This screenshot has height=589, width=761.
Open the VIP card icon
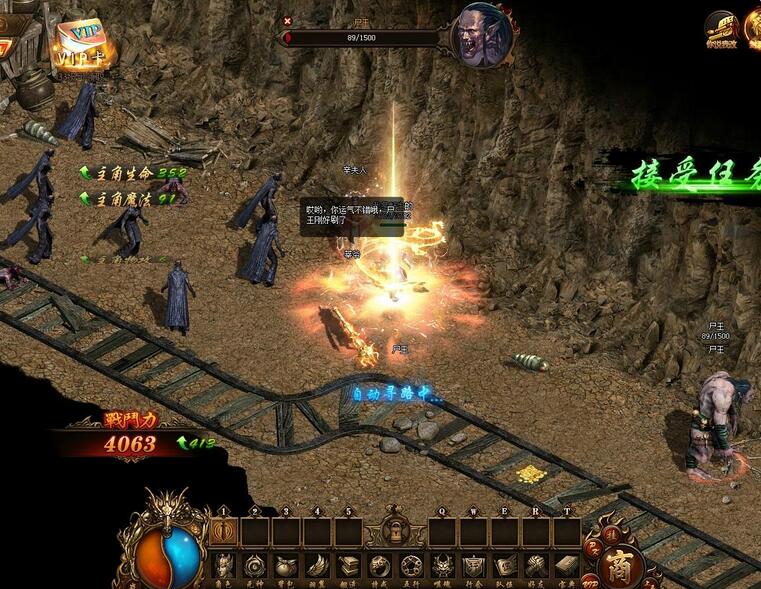pyautogui.click(x=80, y=43)
